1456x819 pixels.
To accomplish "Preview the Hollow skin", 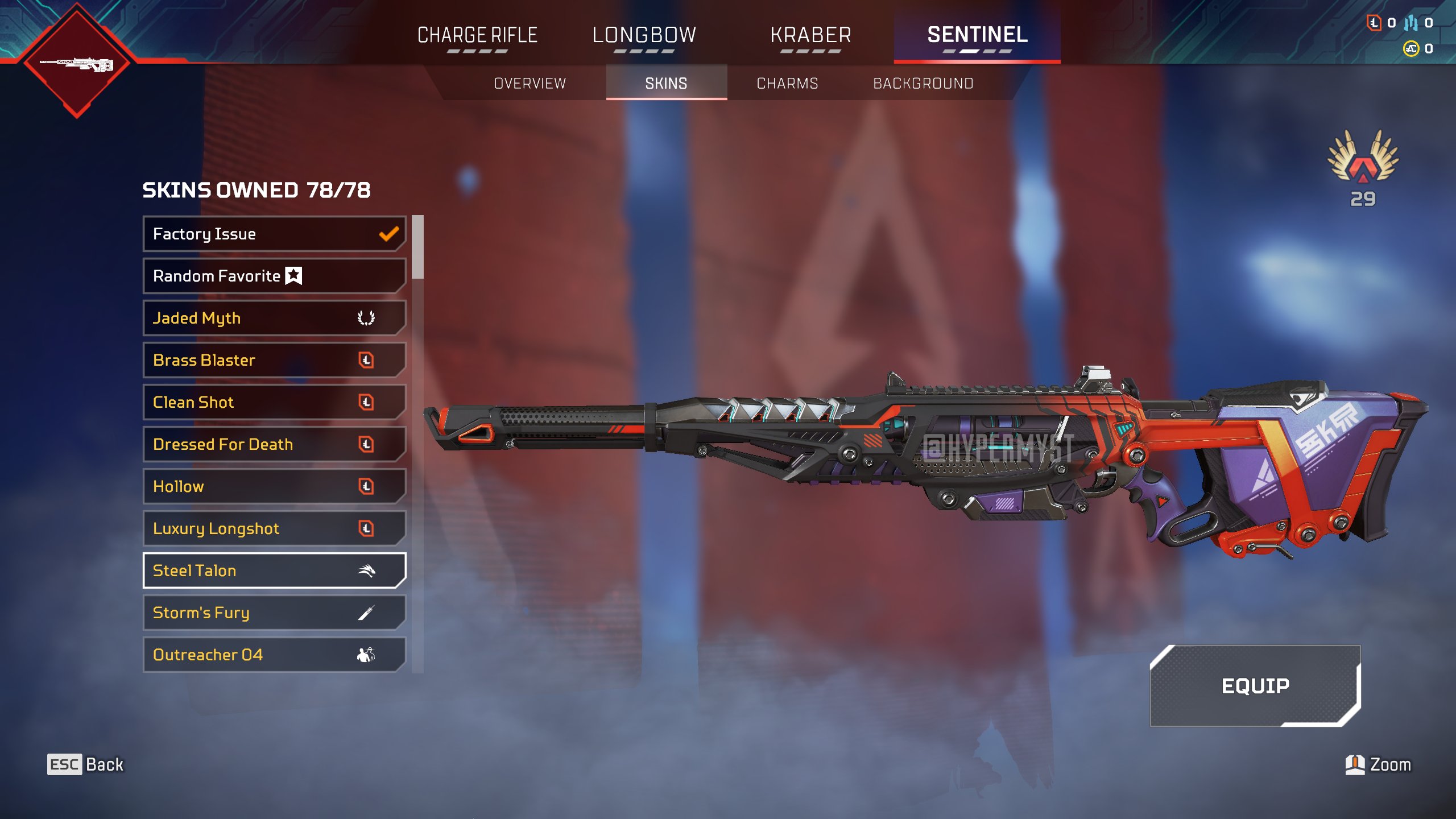I will pyautogui.click(x=274, y=486).
